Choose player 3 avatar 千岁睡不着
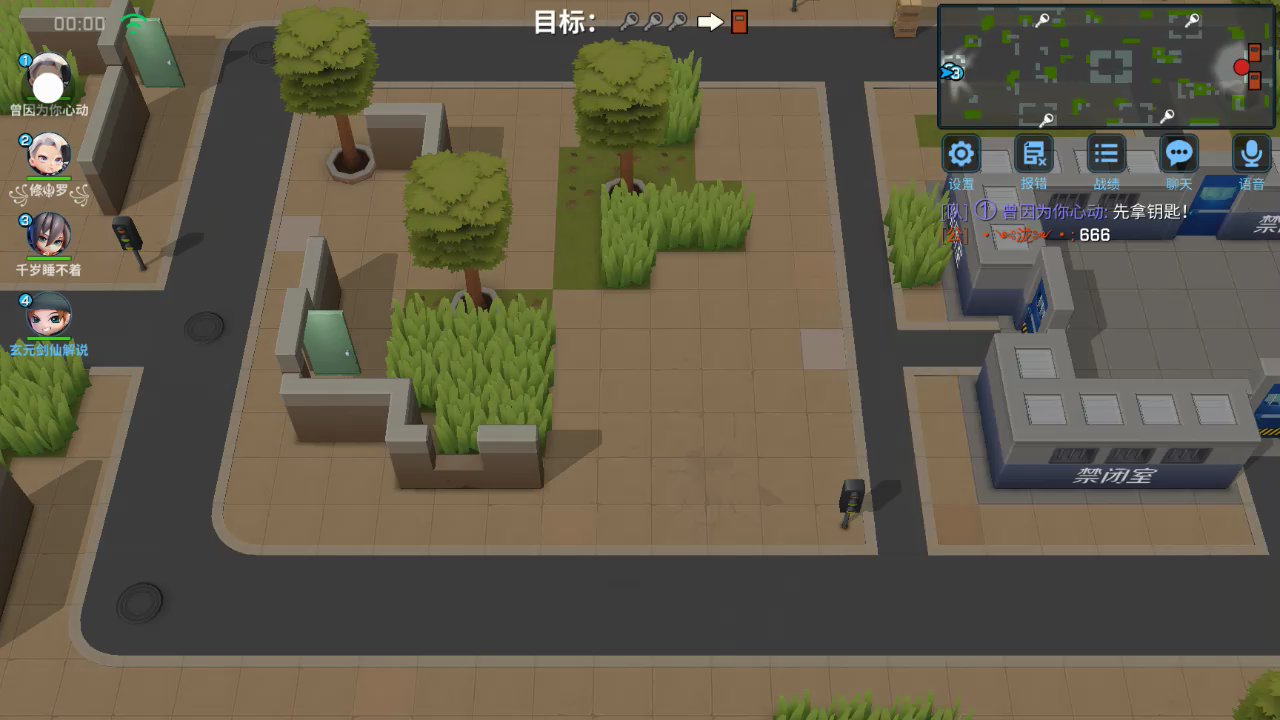1280x720 pixels. (x=48, y=235)
